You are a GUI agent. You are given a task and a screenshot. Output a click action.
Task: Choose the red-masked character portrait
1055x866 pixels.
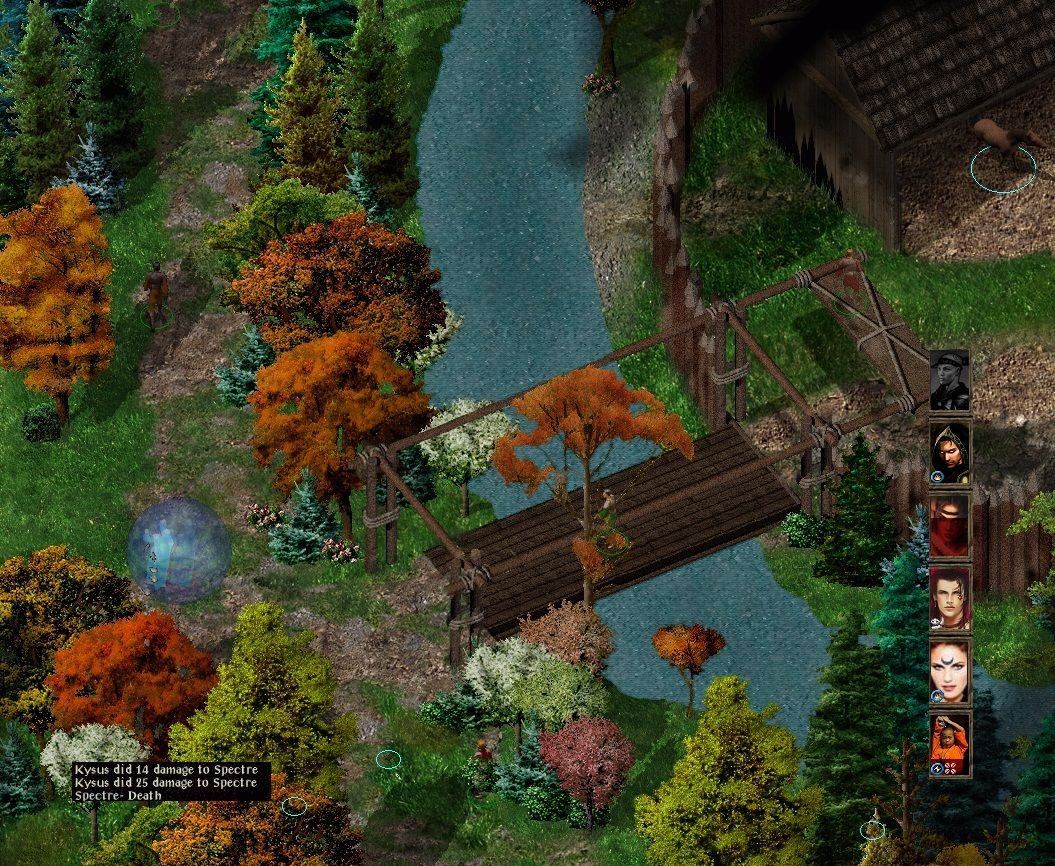click(x=949, y=525)
